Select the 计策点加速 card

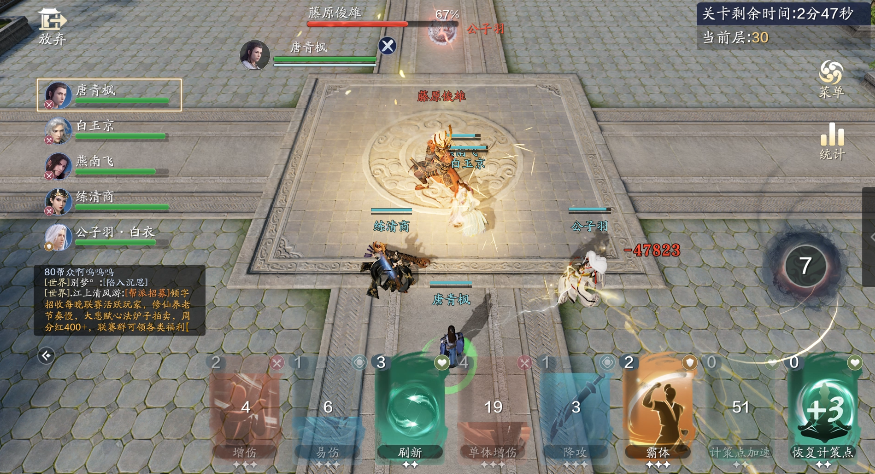[740, 407]
